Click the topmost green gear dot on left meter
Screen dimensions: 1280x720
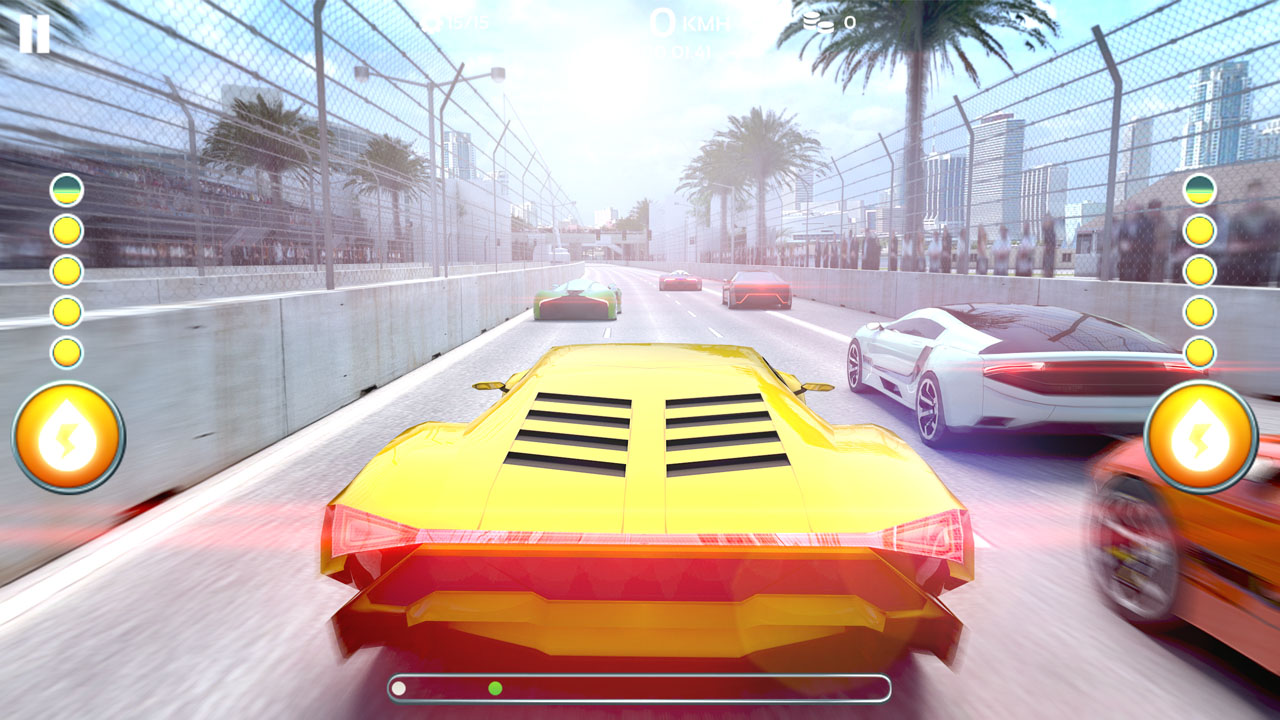tap(64, 188)
